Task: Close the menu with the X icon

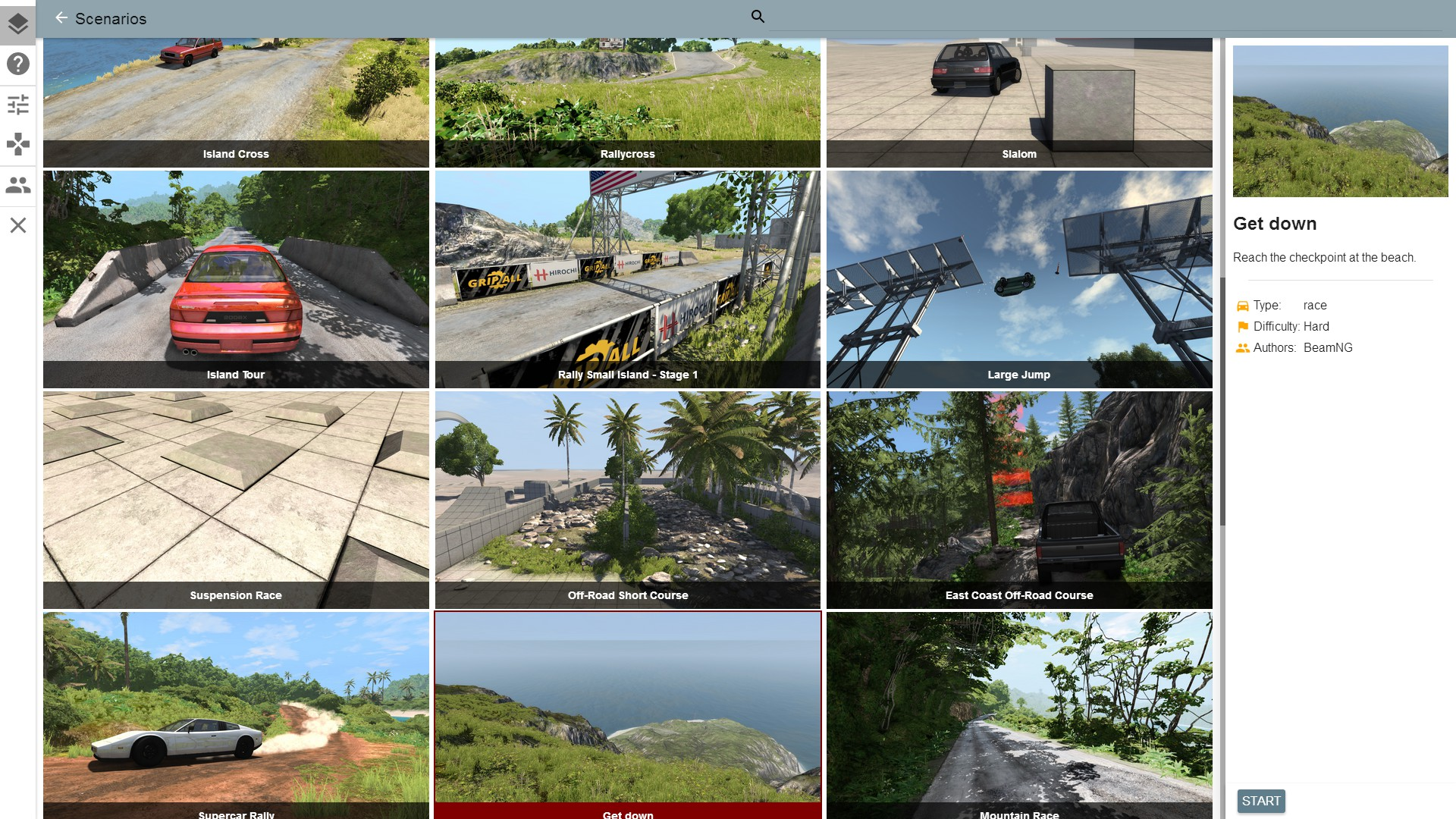Action: click(18, 225)
